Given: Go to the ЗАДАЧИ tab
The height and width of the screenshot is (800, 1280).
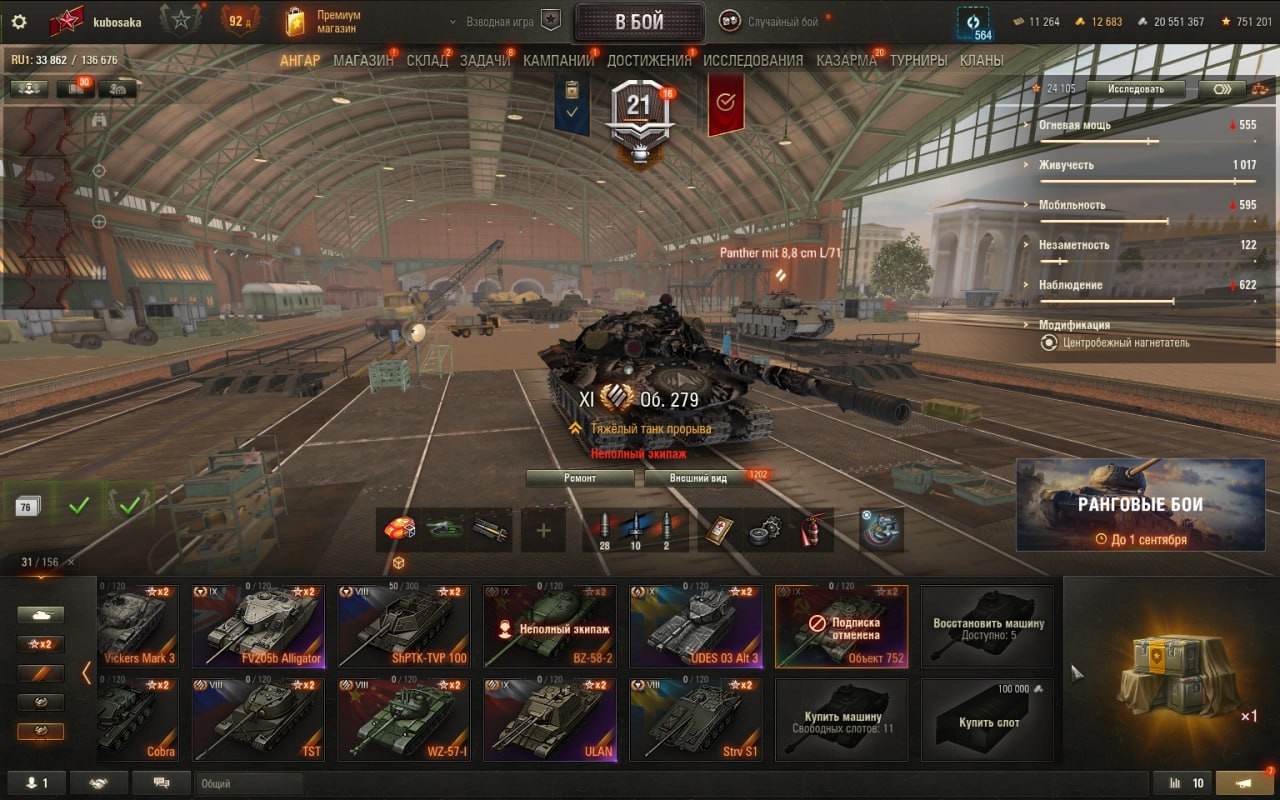Looking at the screenshot, I should pos(485,61).
